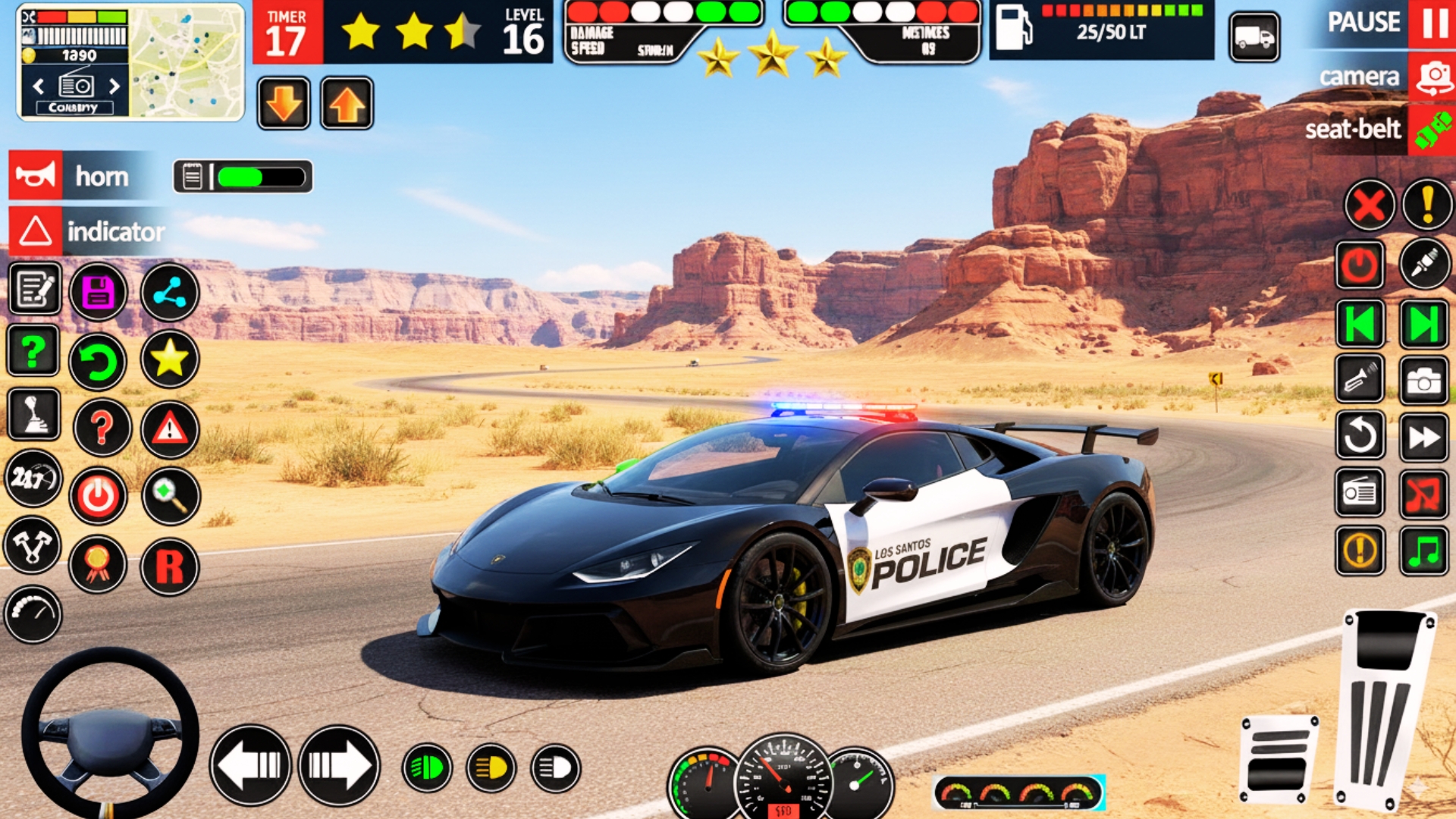Image resolution: width=1456 pixels, height=819 pixels.
Task: Take a screenshot with the camera icon
Action: pyautogui.click(x=1423, y=381)
